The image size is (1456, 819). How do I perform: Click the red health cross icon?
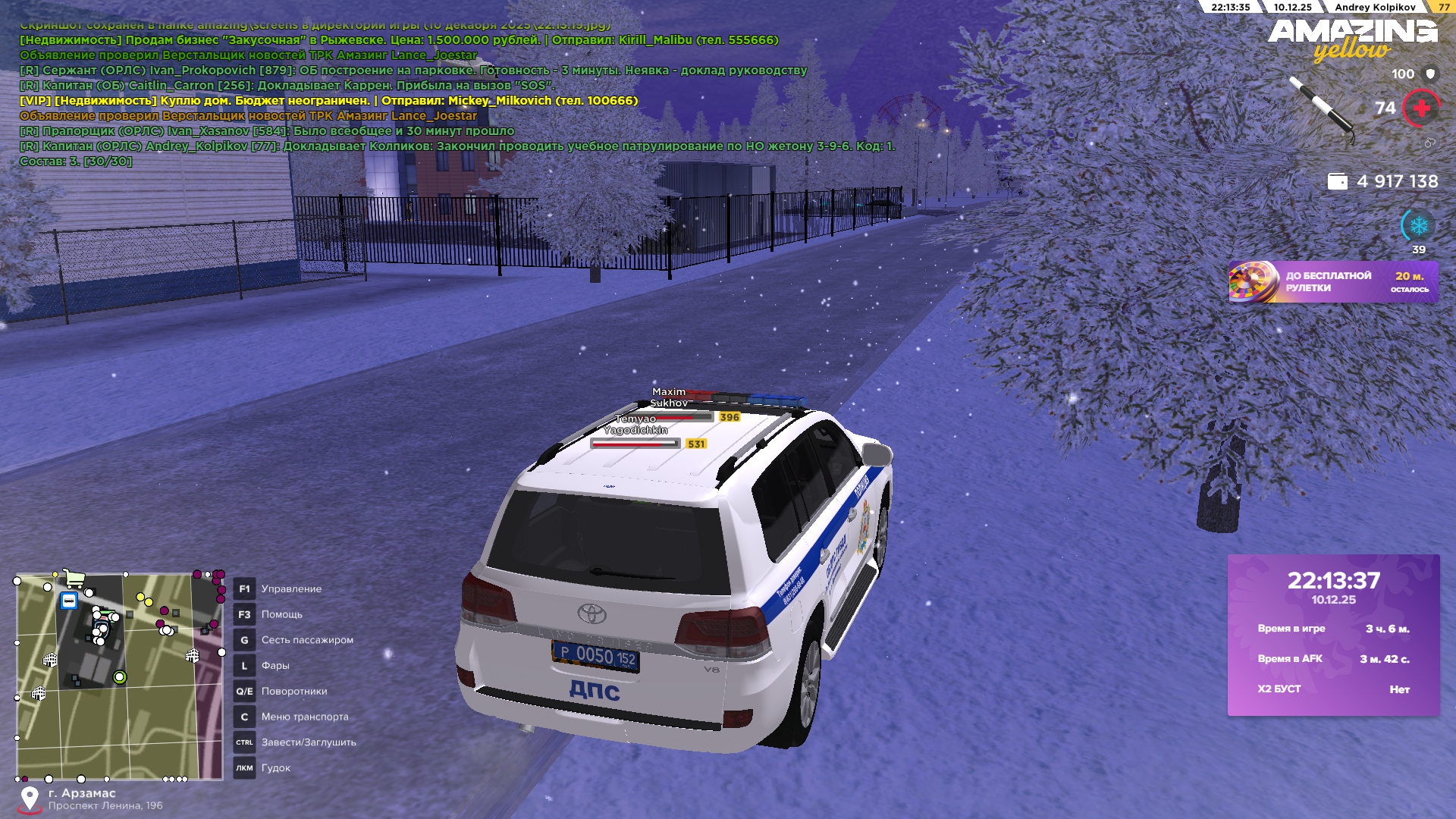click(1421, 108)
